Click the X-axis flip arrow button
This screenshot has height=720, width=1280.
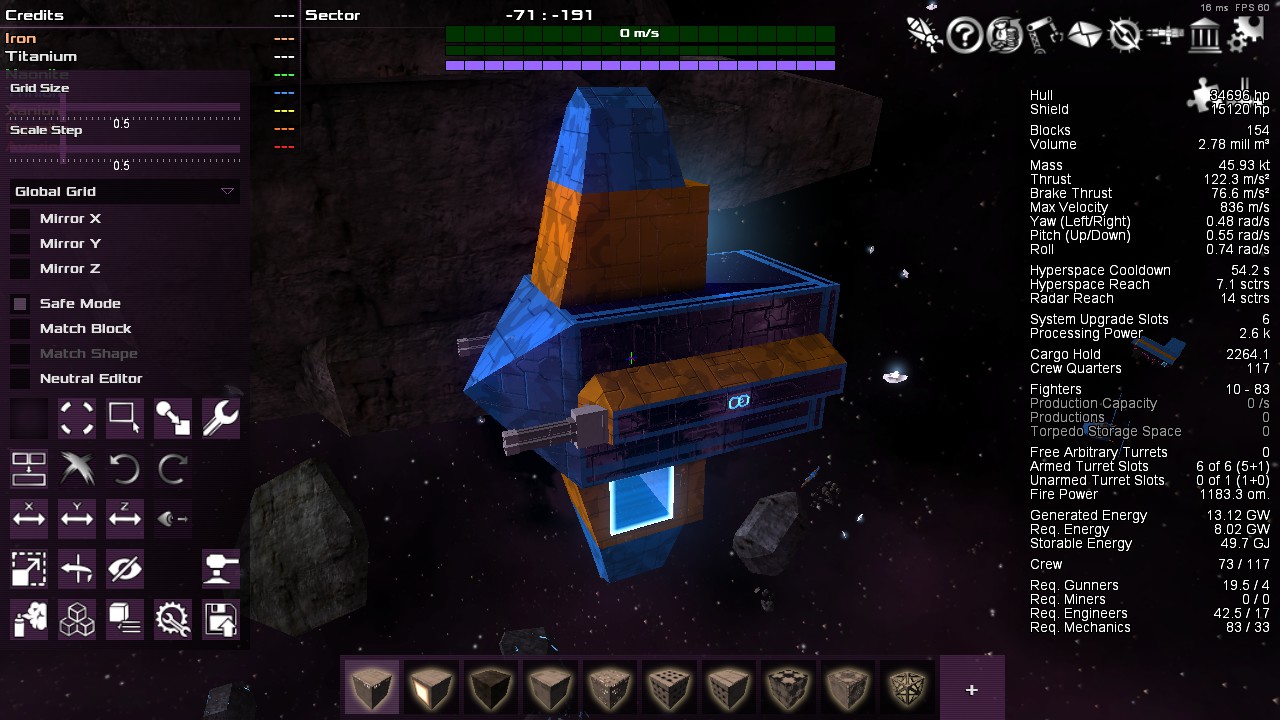click(29, 518)
